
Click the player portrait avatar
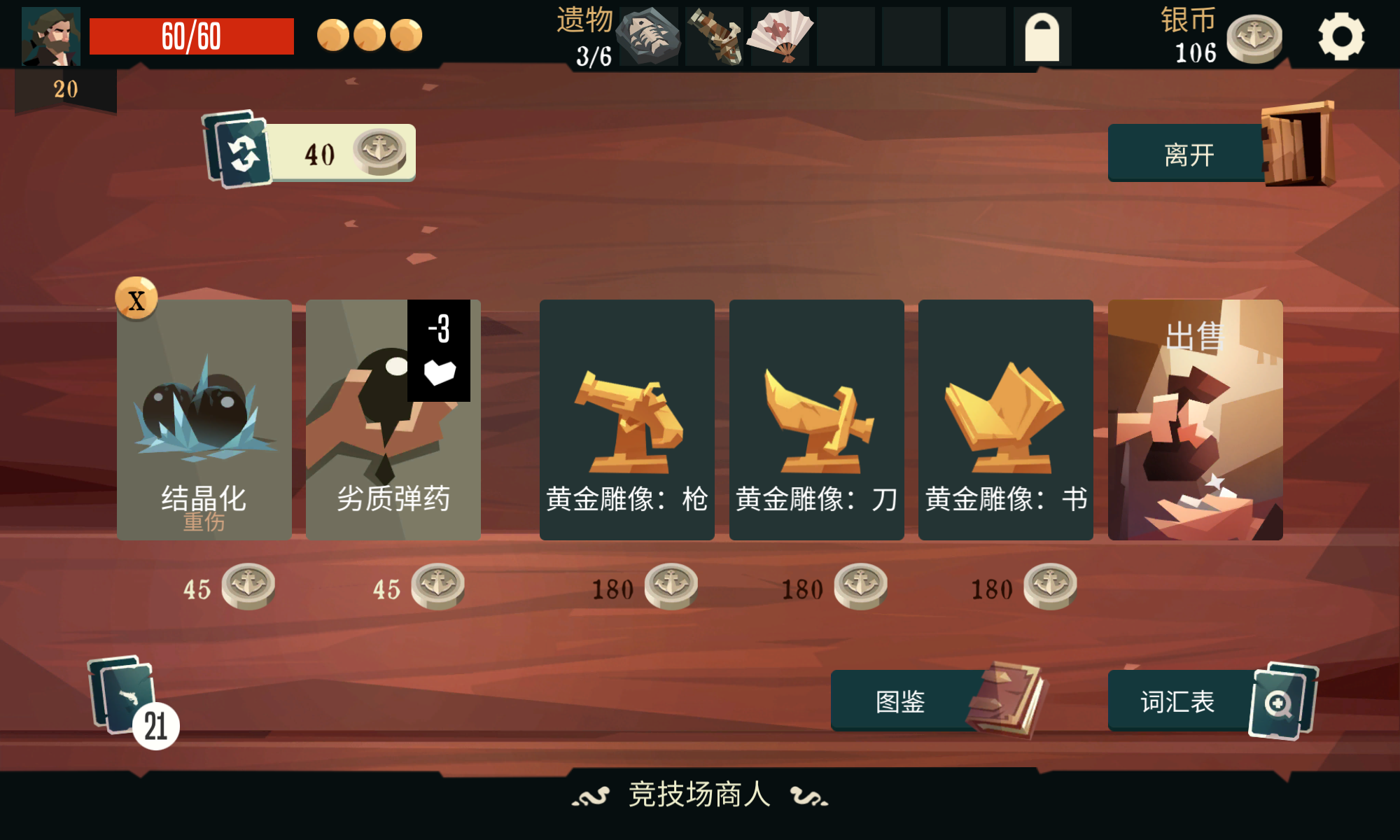pos(50,34)
